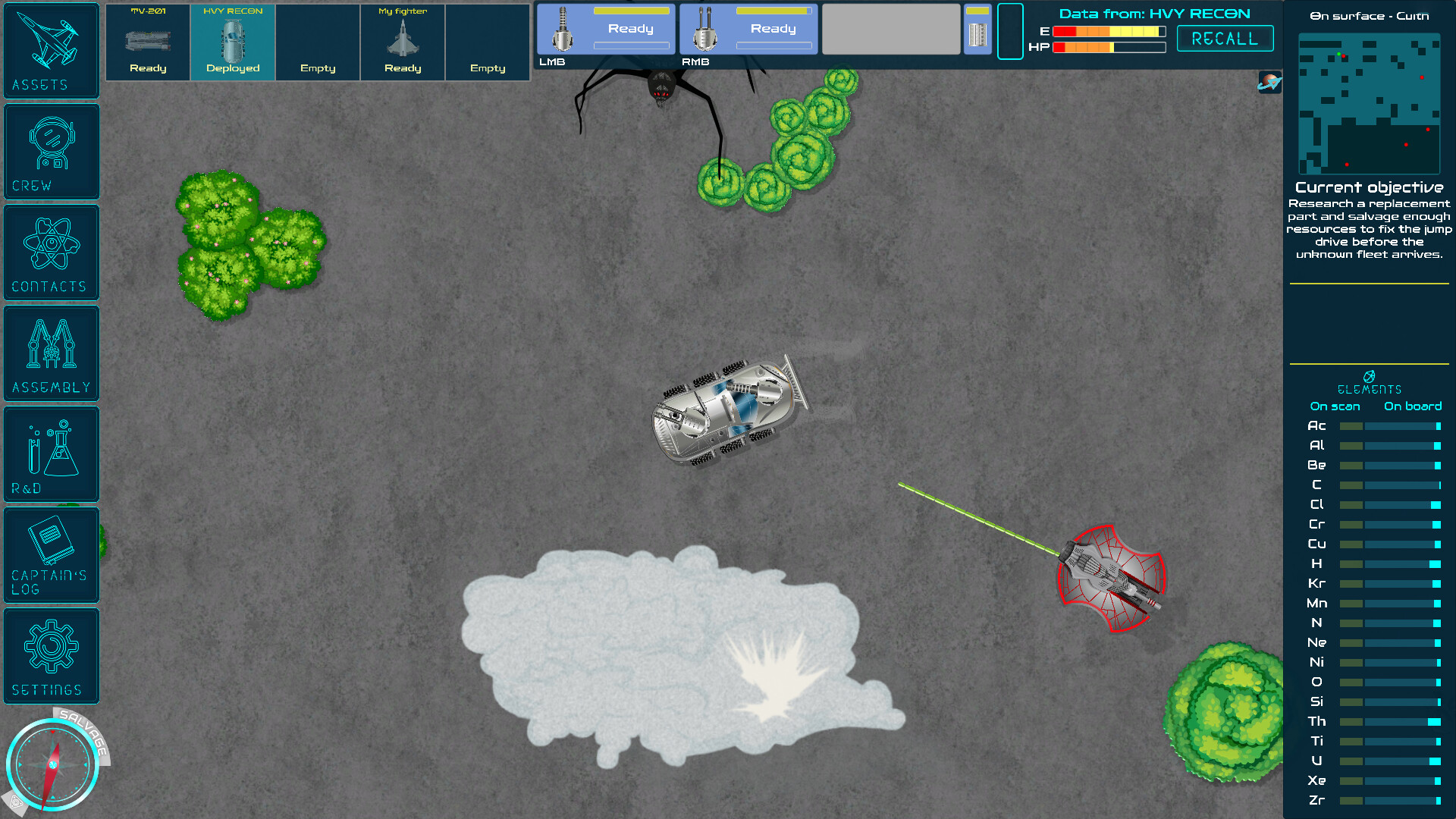Click the Cuith surface minimap
The image size is (1456, 819).
click(x=1370, y=102)
